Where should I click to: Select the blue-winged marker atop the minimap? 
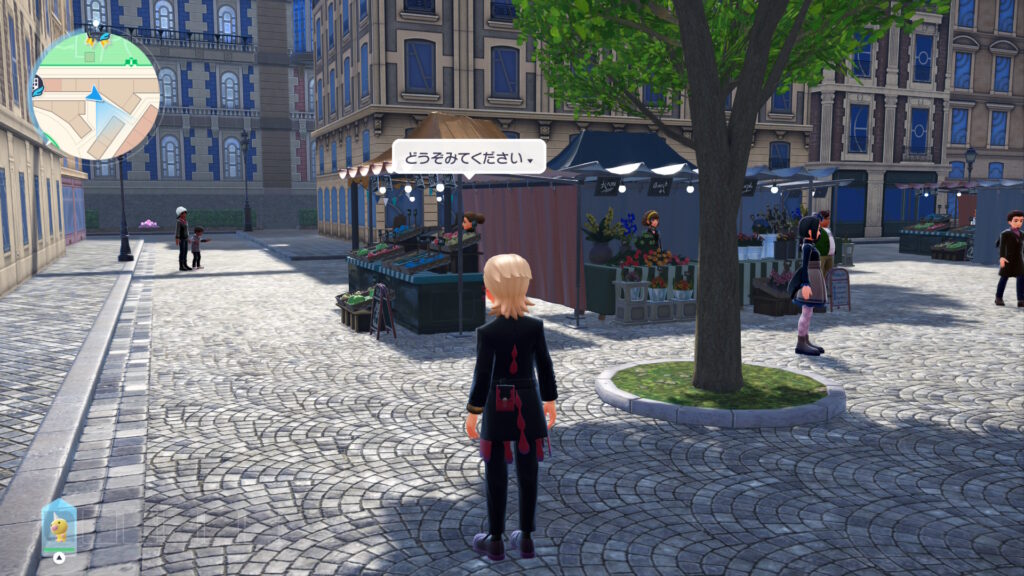coord(97,37)
